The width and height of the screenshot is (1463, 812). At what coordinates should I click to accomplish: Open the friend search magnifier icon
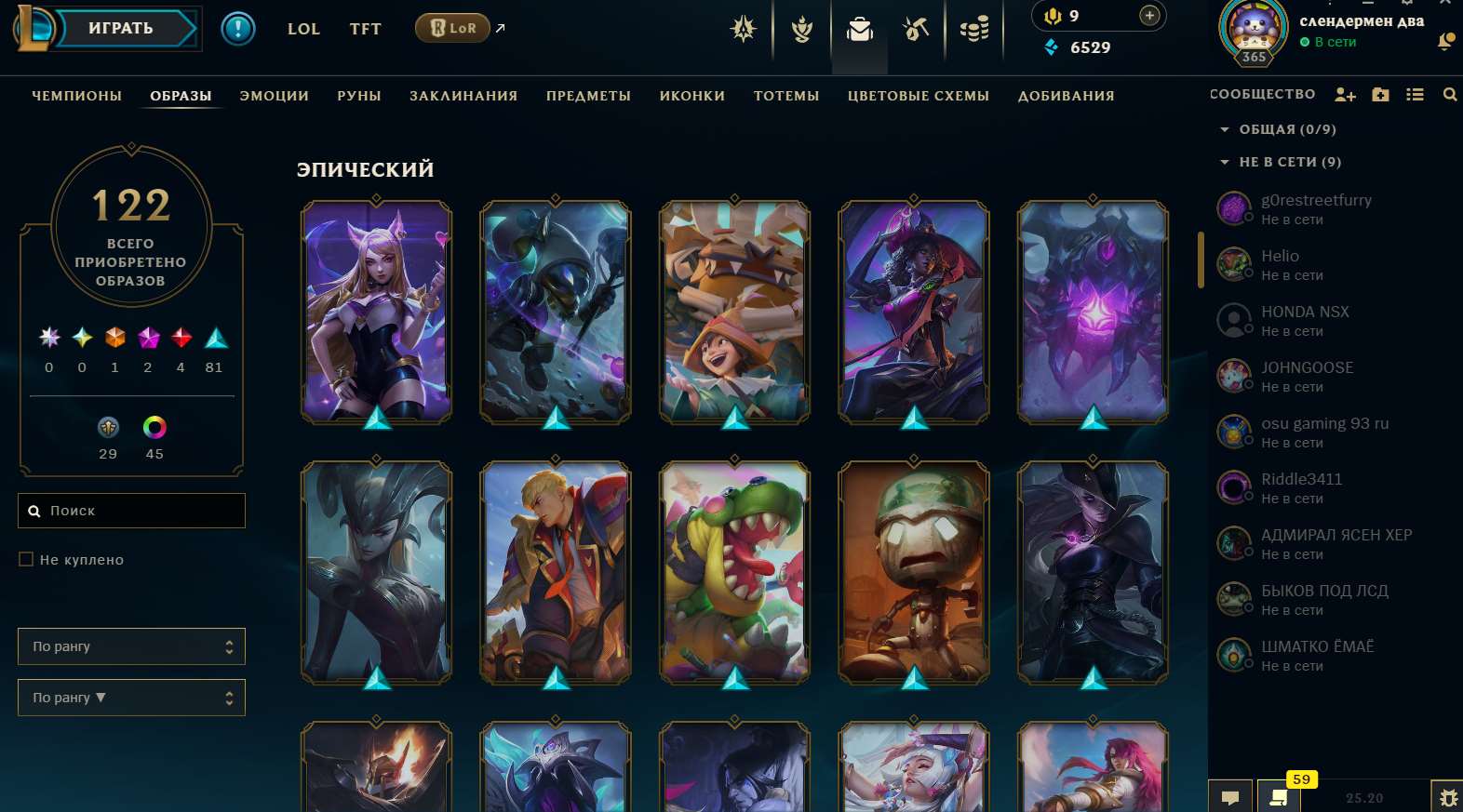(1451, 94)
